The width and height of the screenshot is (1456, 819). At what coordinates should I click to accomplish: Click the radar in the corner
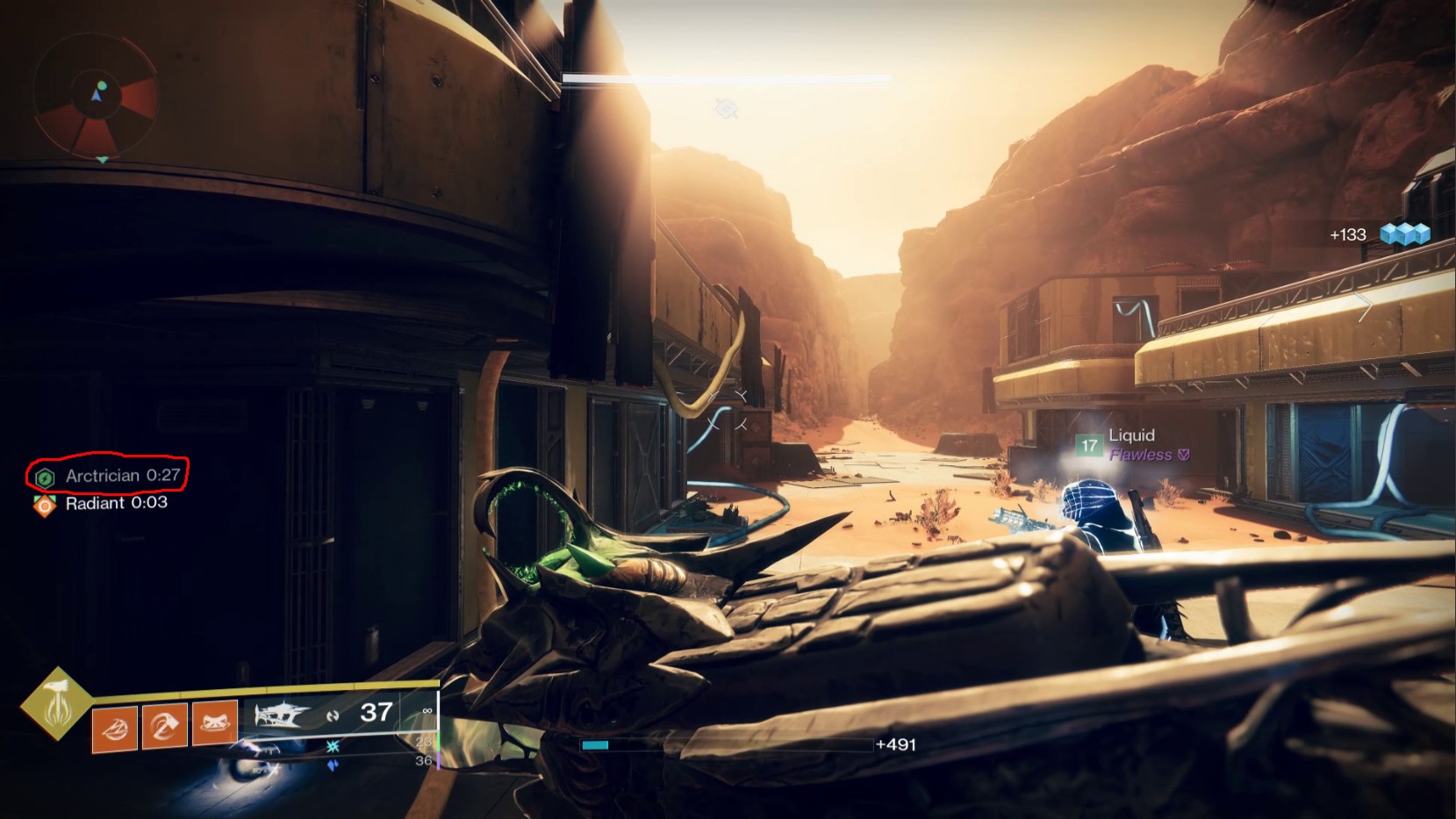click(96, 95)
